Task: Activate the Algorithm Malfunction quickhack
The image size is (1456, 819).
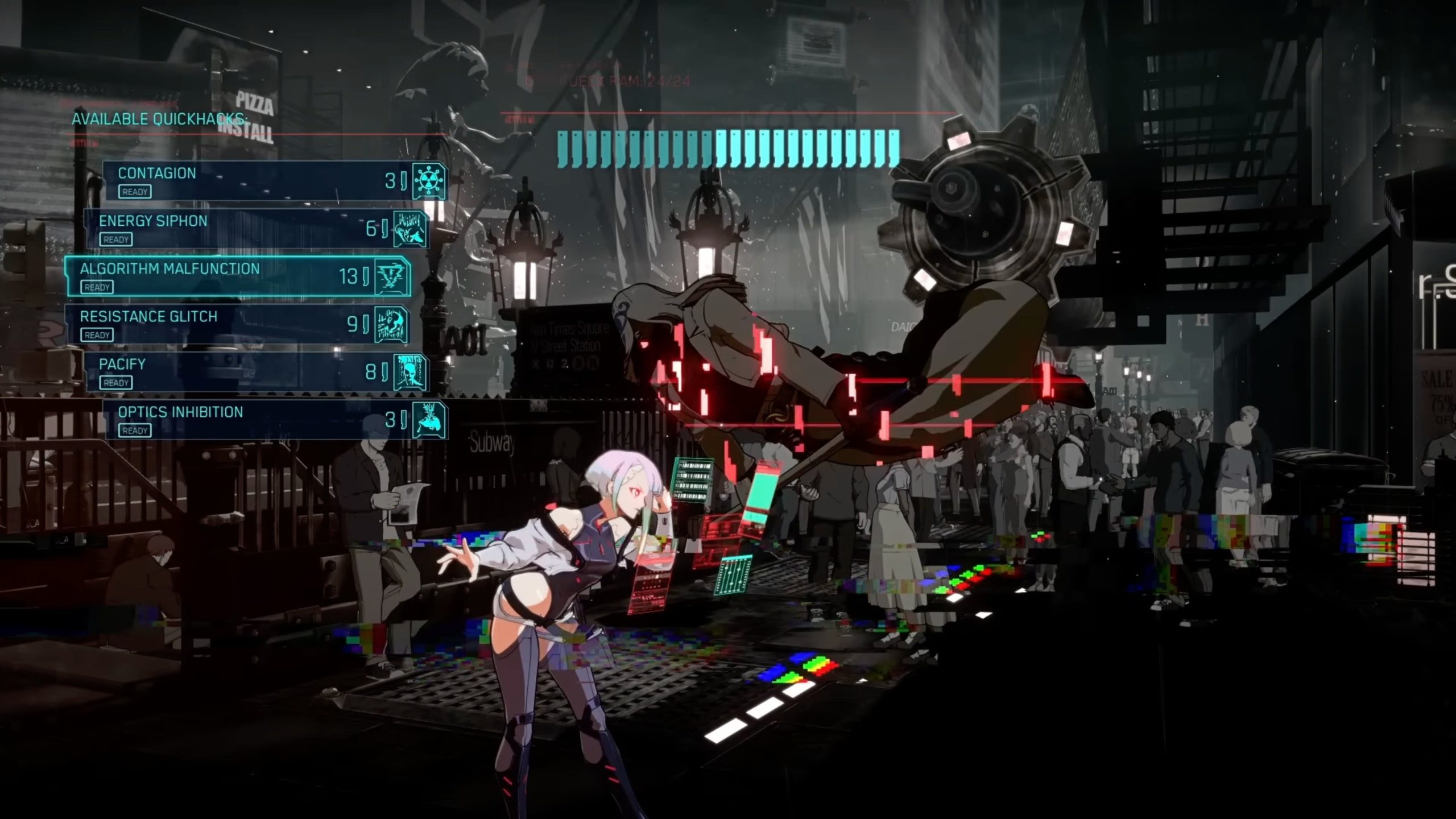Action: (x=238, y=276)
